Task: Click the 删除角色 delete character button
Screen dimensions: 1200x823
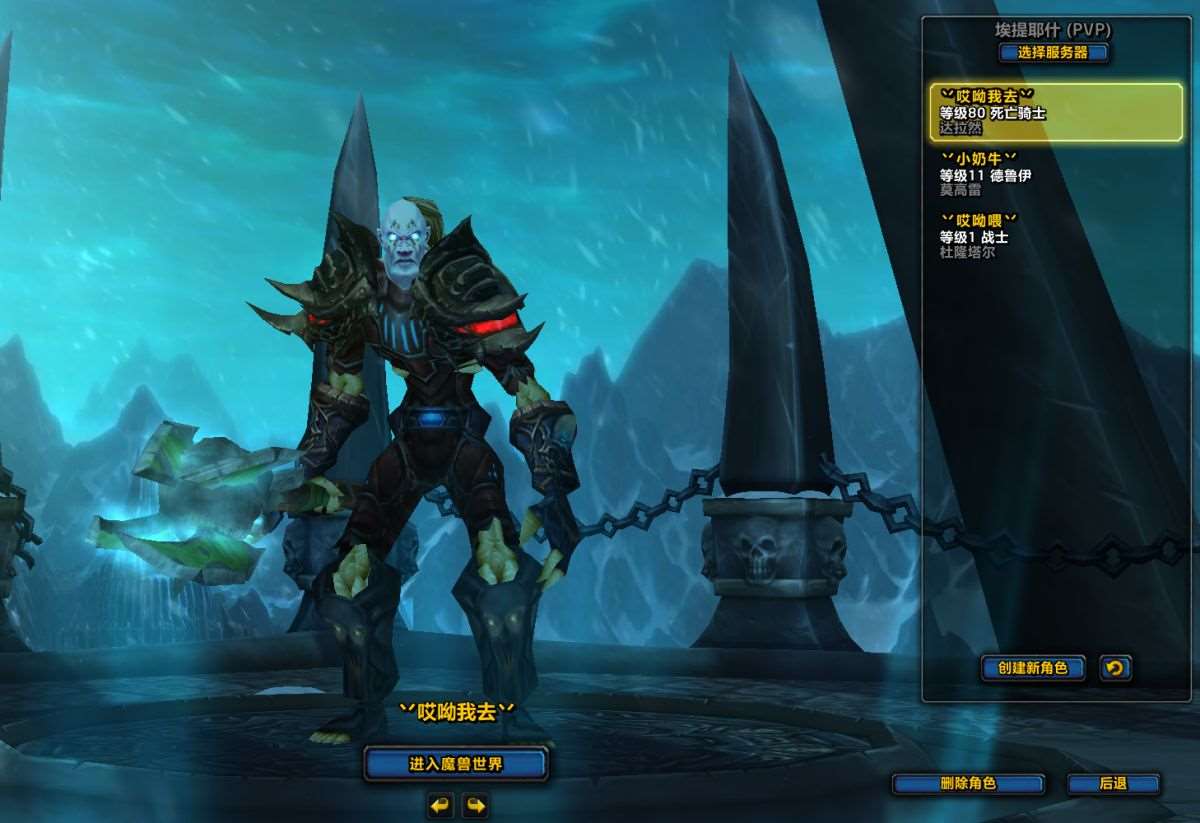Action: click(968, 784)
